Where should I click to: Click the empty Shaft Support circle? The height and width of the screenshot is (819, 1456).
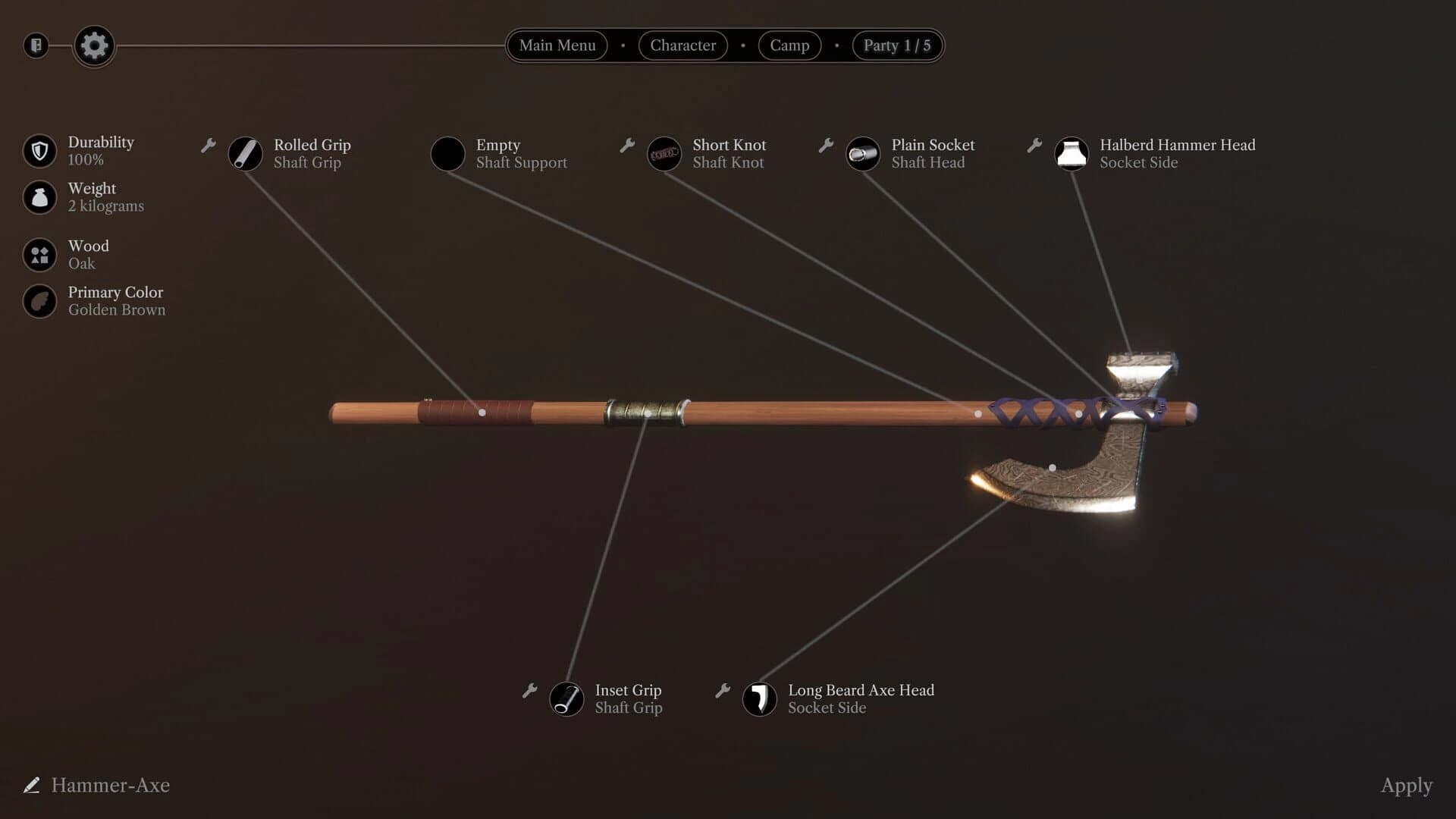click(x=447, y=154)
